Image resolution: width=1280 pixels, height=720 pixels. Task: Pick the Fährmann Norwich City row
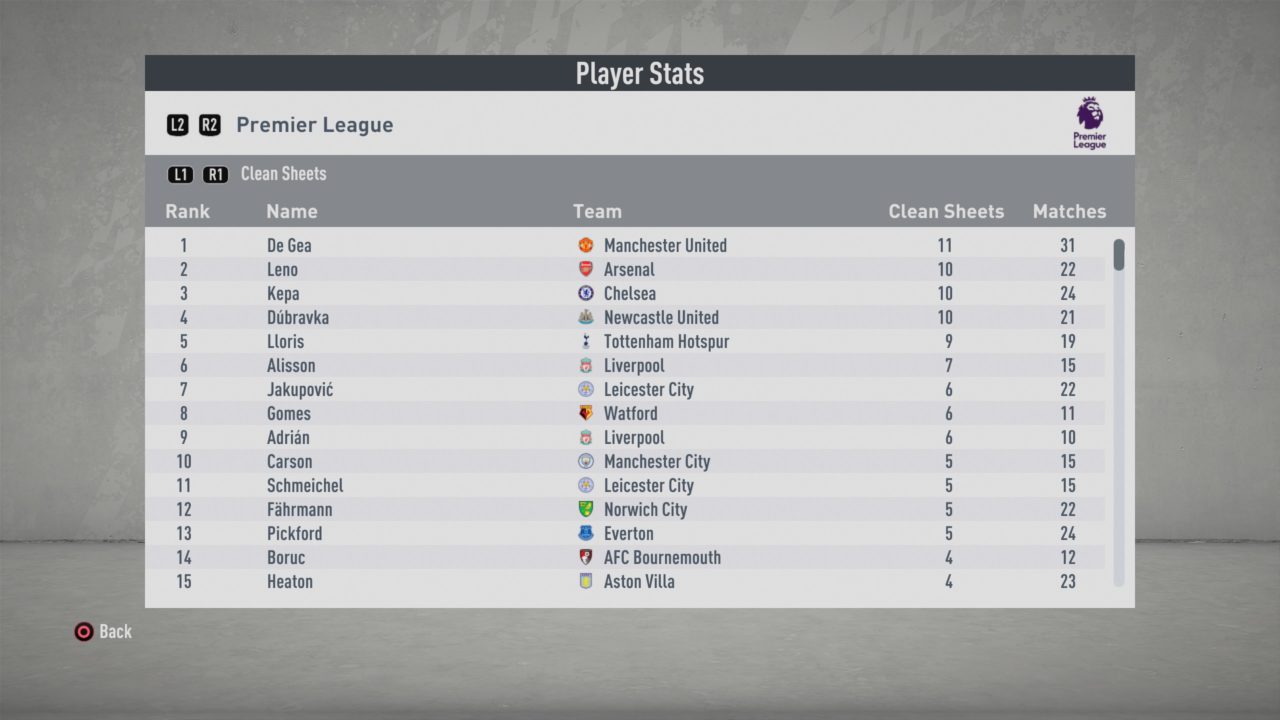[640, 509]
